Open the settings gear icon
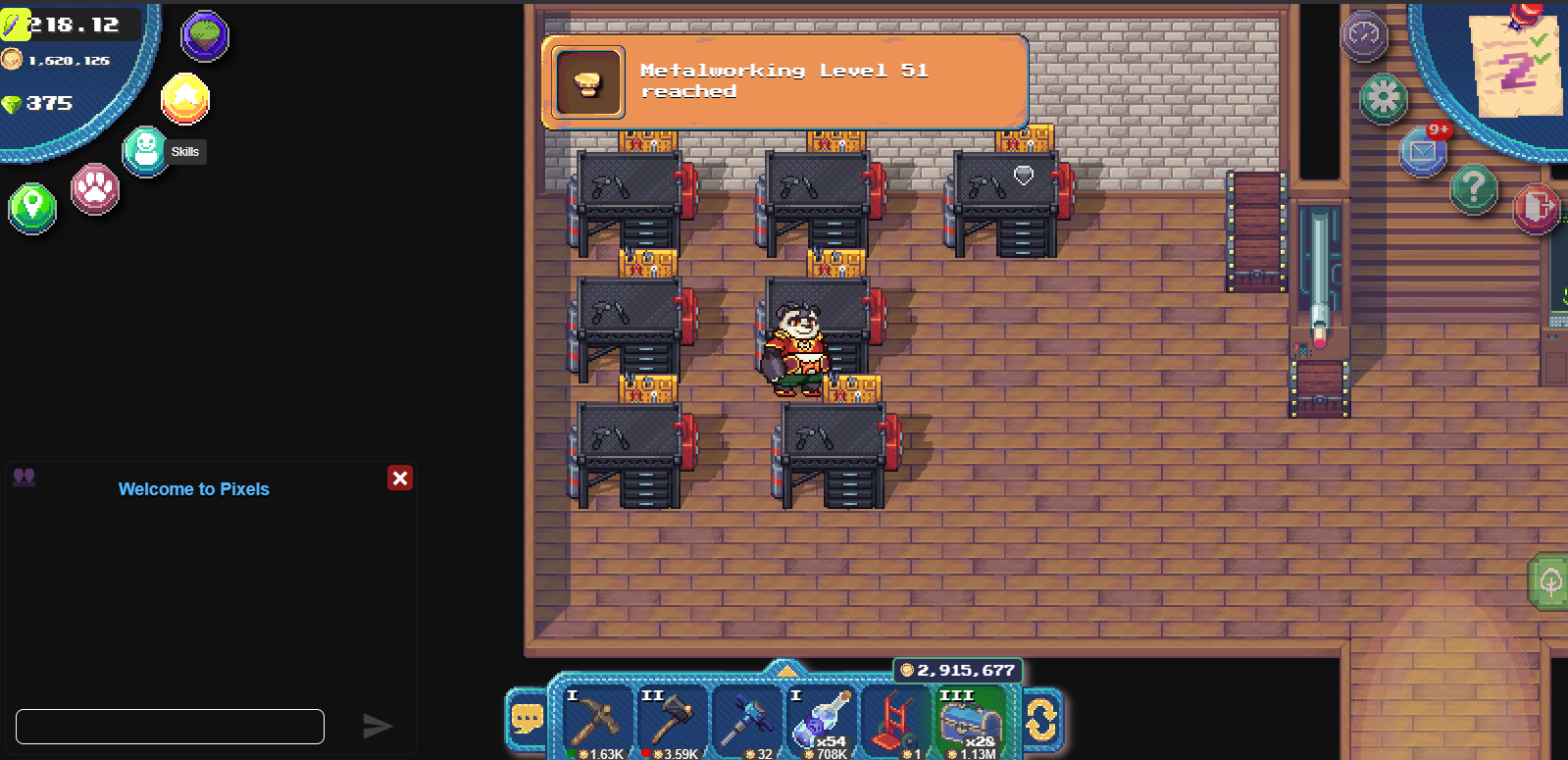 [1384, 97]
